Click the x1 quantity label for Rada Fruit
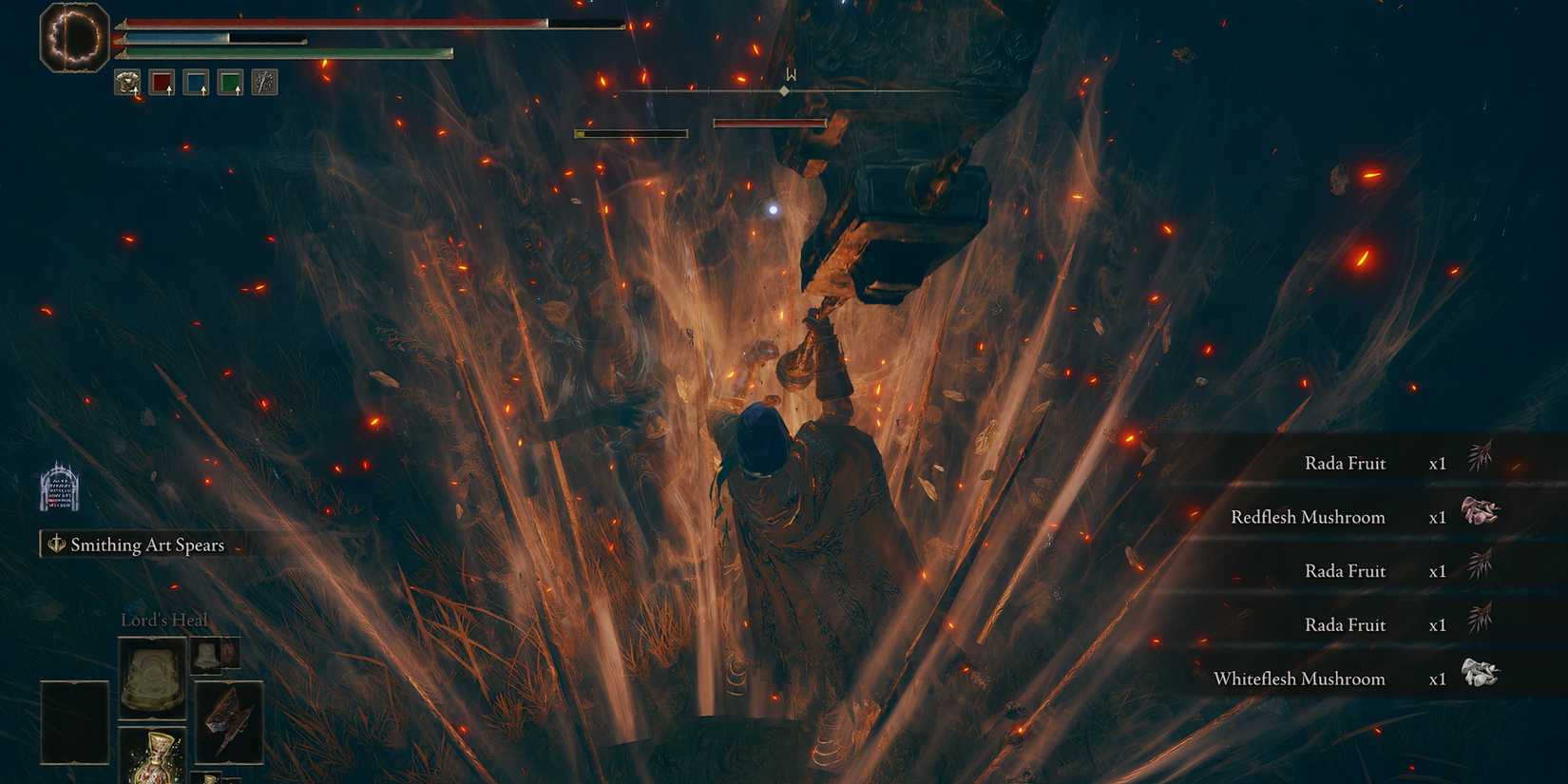This screenshot has width=1568, height=784. [1437, 463]
